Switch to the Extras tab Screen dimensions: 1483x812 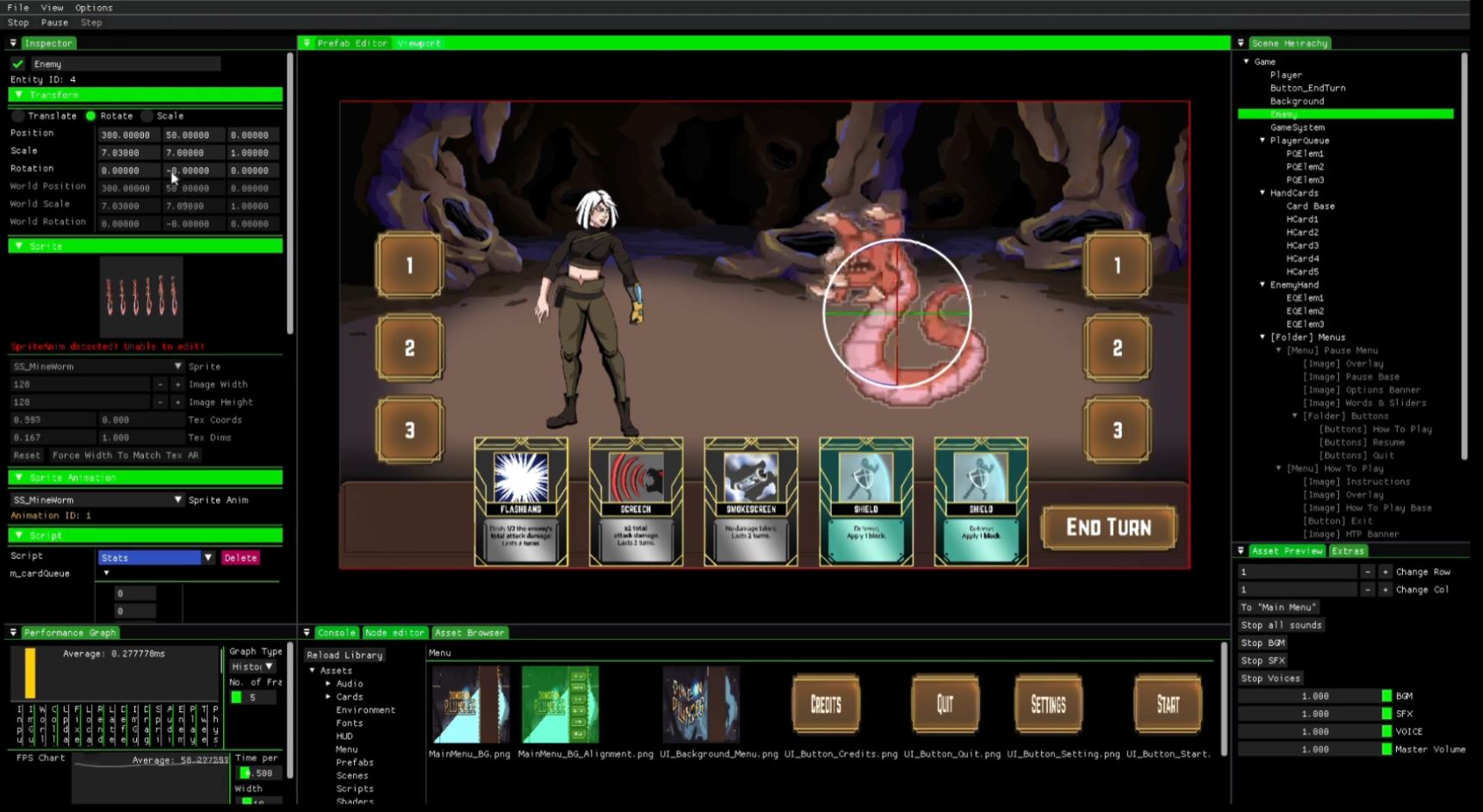pos(1348,551)
